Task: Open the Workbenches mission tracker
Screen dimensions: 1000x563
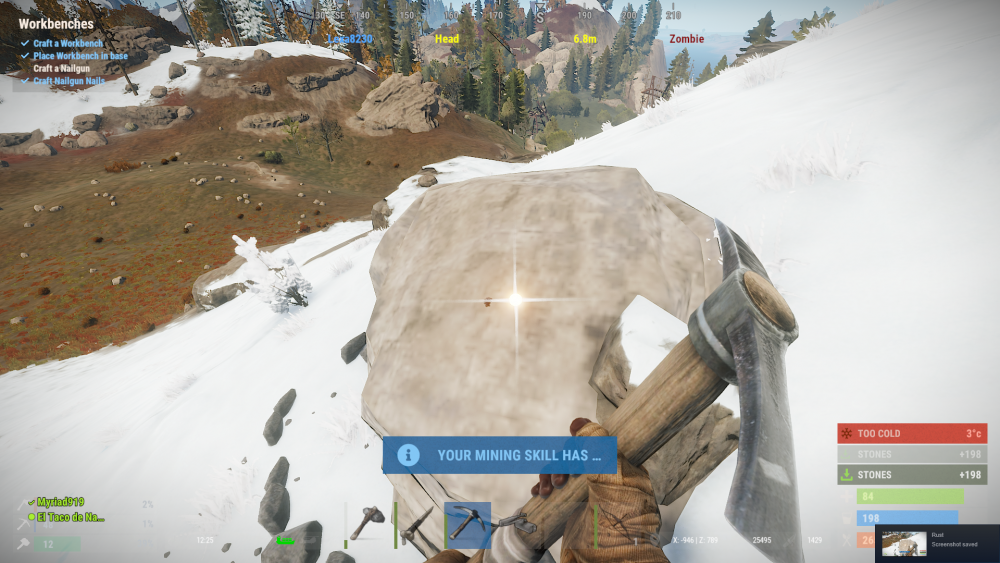Action: coord(56,24)
